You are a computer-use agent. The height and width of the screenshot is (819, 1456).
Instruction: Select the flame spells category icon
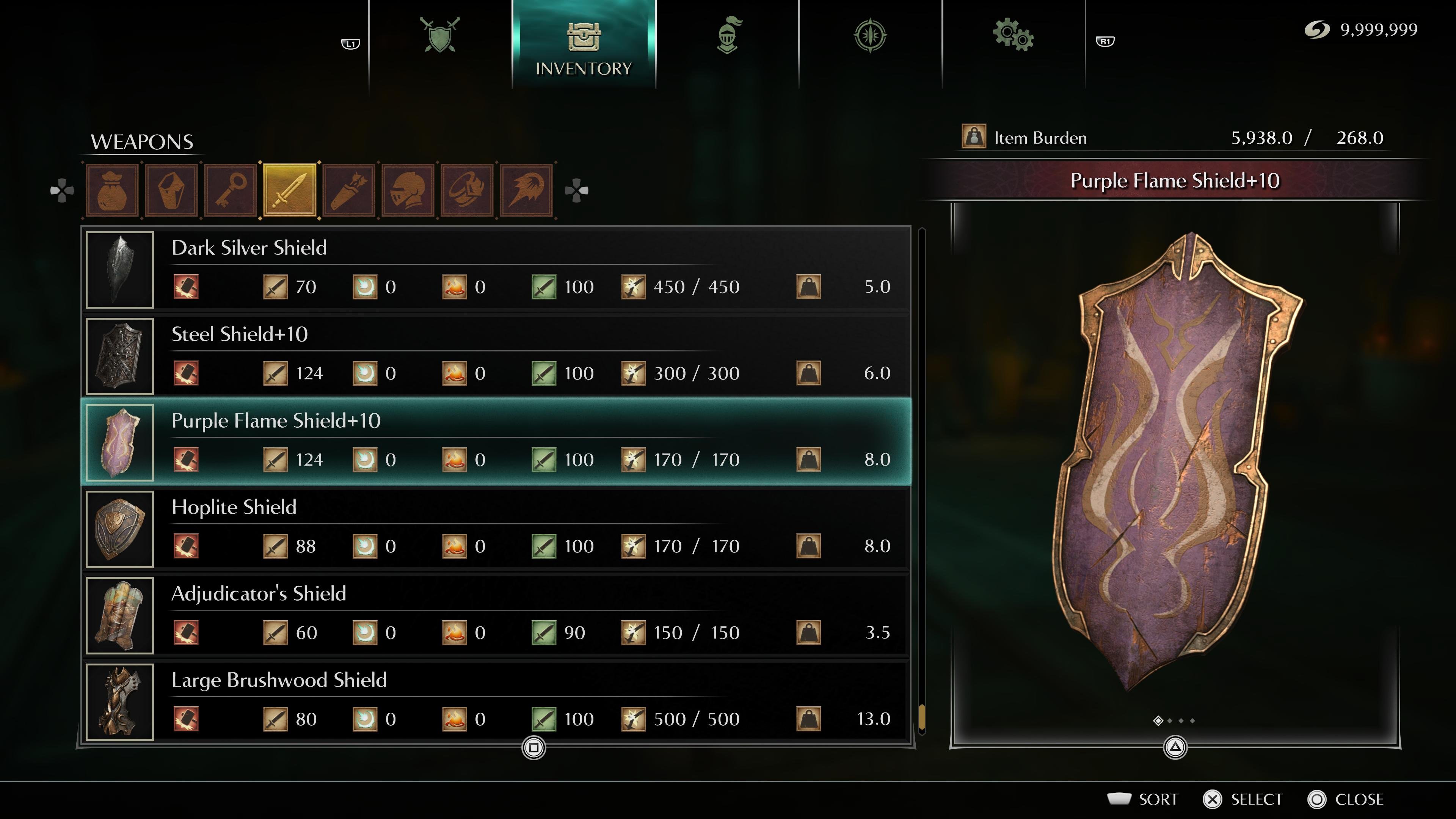526,190
